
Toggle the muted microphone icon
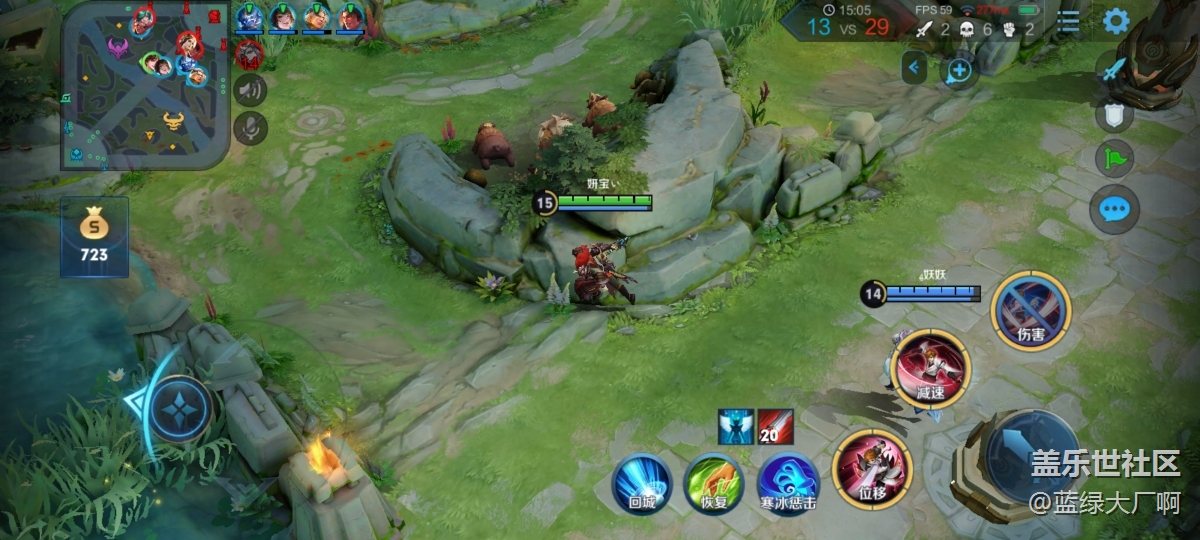(x=250, y=127)
